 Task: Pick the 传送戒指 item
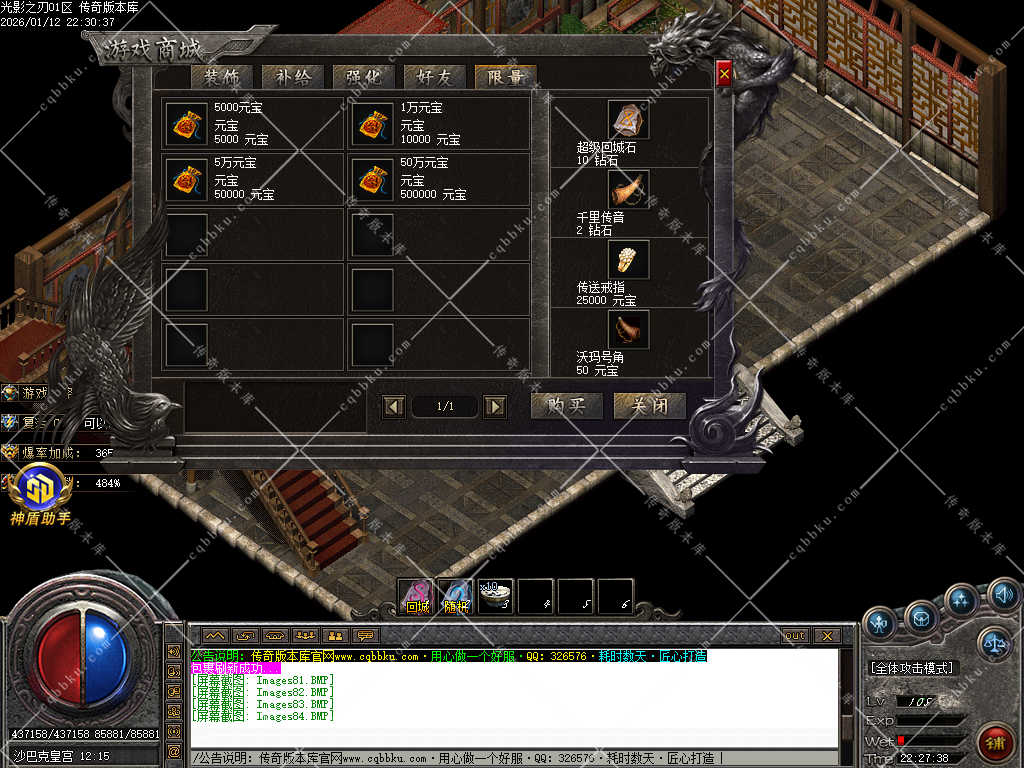coord(629,259)
